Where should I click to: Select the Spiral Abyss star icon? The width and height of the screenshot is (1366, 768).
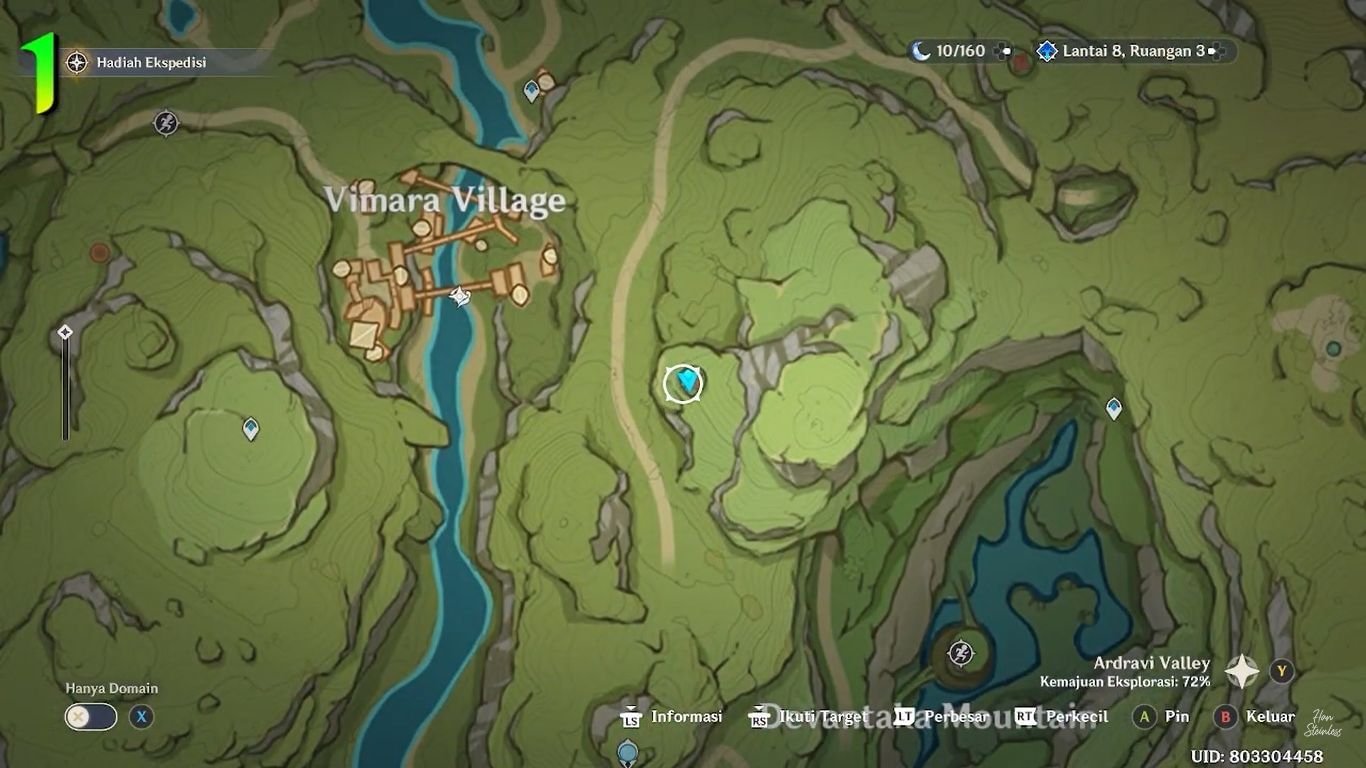click(x=1046, y=50)
